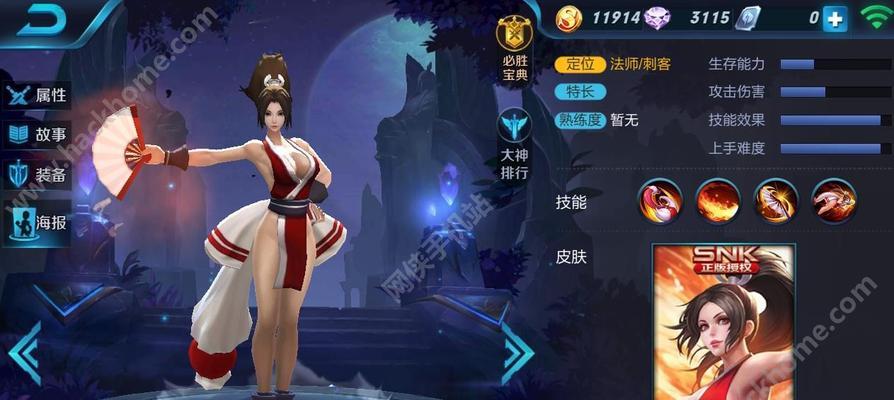Click the blue plus button to add currency
Image resolution: width=894 pixels, height=400 pixels.
coord(834,17)
